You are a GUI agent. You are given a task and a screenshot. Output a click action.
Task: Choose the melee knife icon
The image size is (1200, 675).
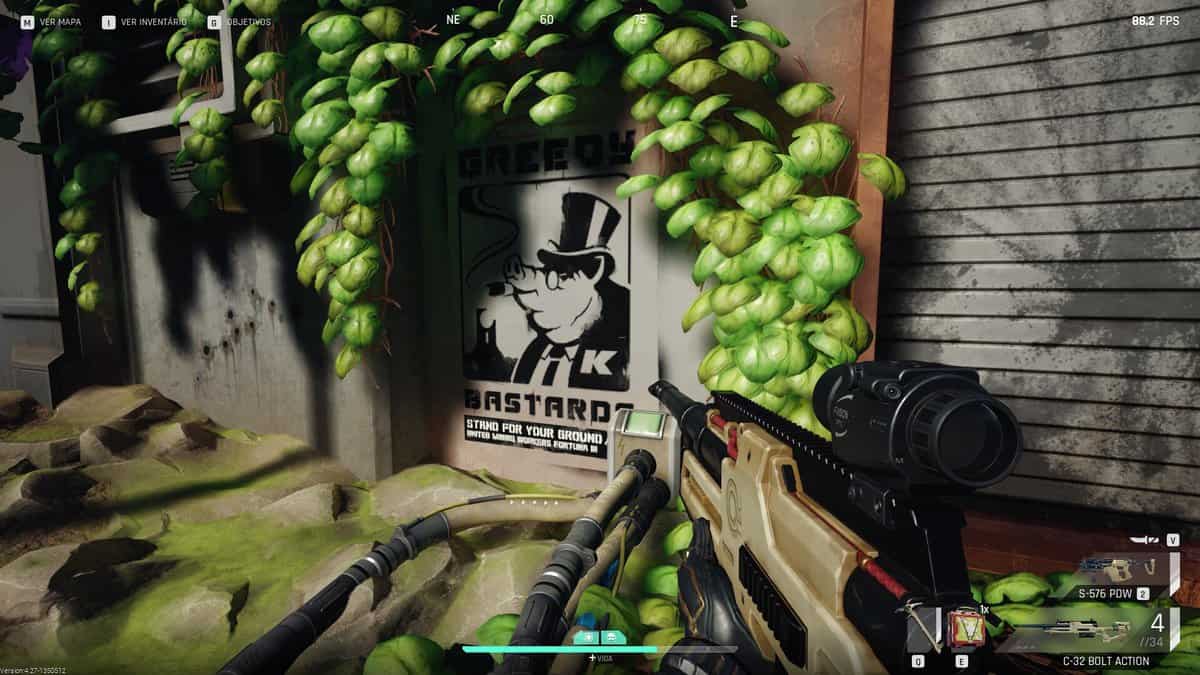pyautogui.click(x=1147, y=540)
